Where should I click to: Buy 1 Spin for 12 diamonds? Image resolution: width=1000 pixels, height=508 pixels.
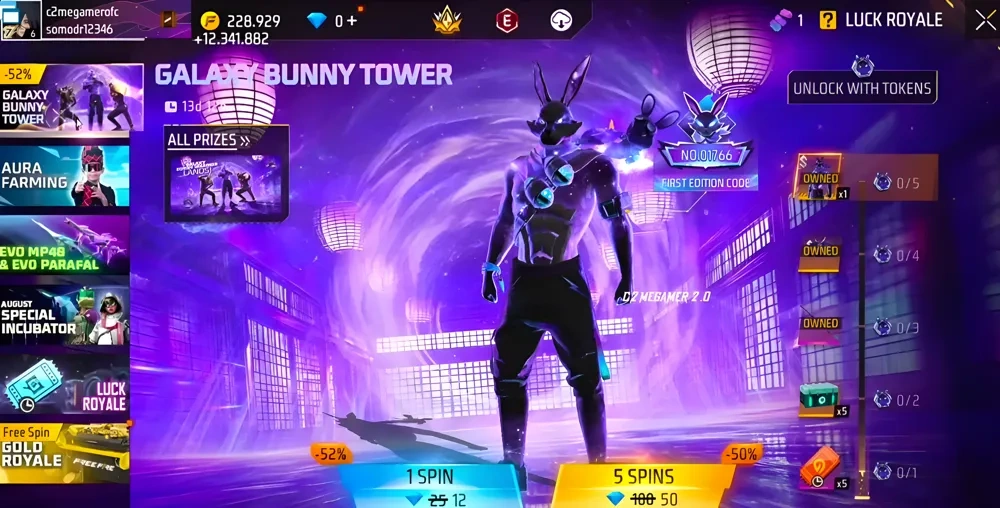point(430,486)
